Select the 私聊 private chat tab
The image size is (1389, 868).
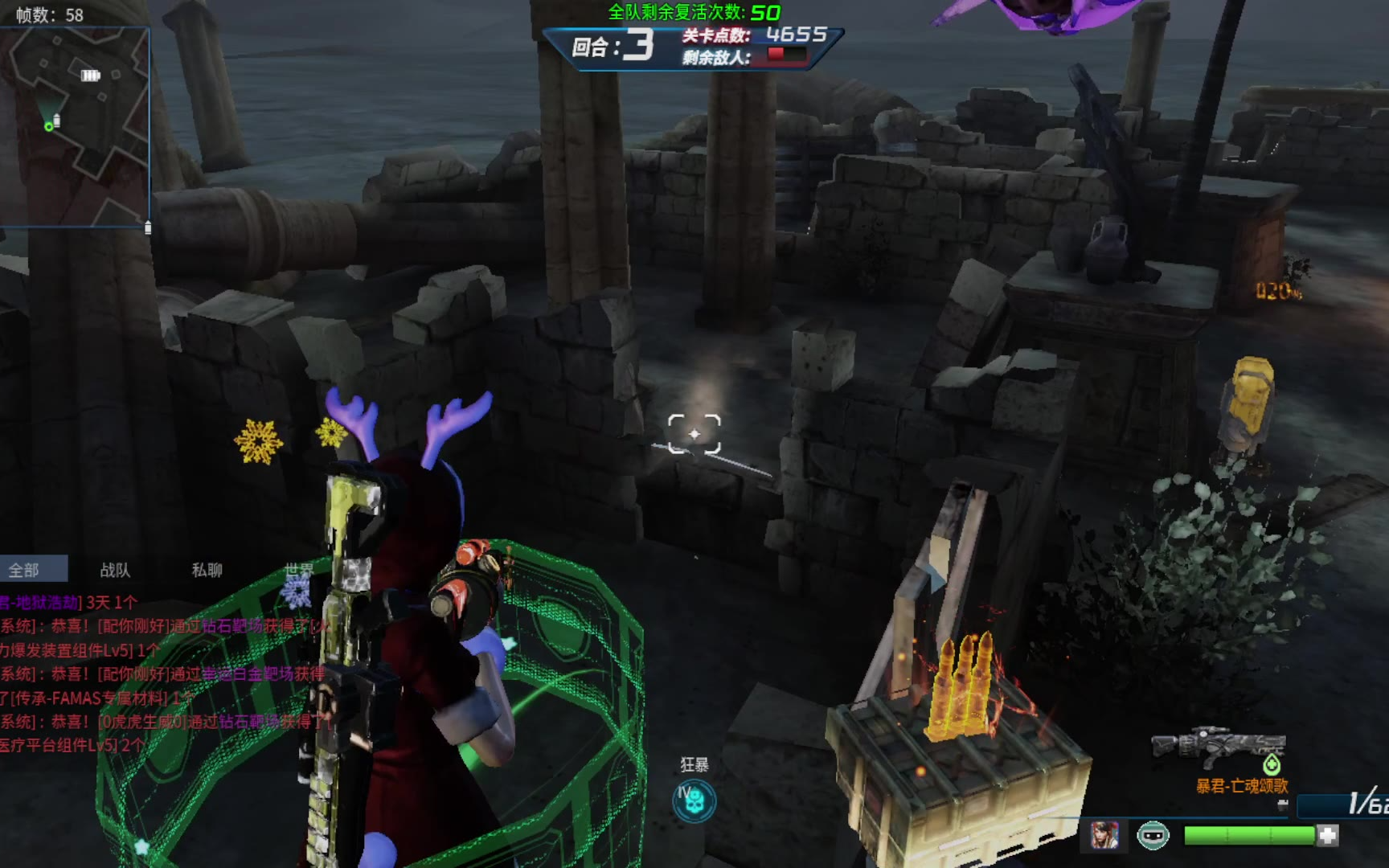pyautogui.click(x=207, y=570)
